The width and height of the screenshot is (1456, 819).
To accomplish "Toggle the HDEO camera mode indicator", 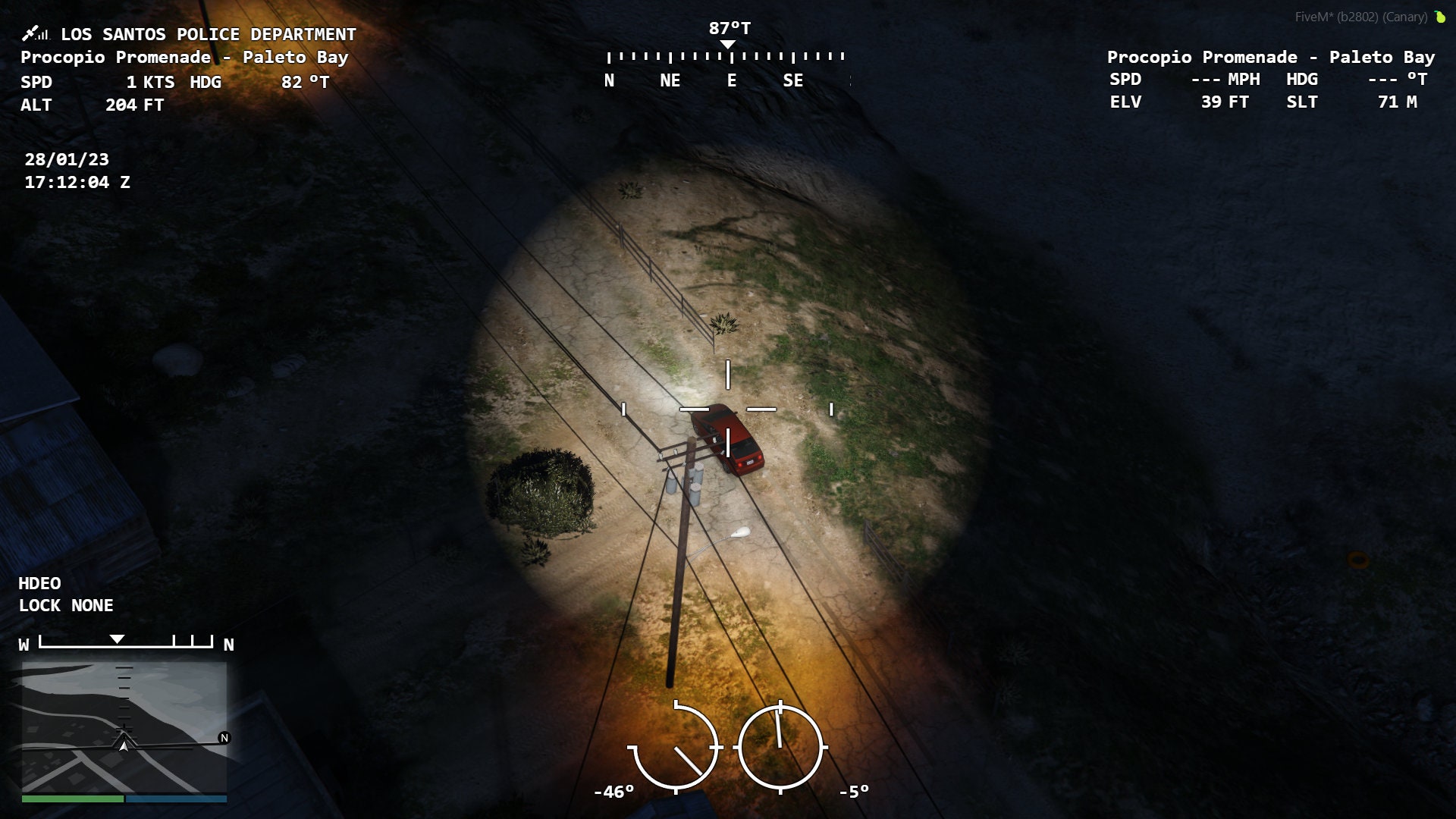I will tap(39, 584).
